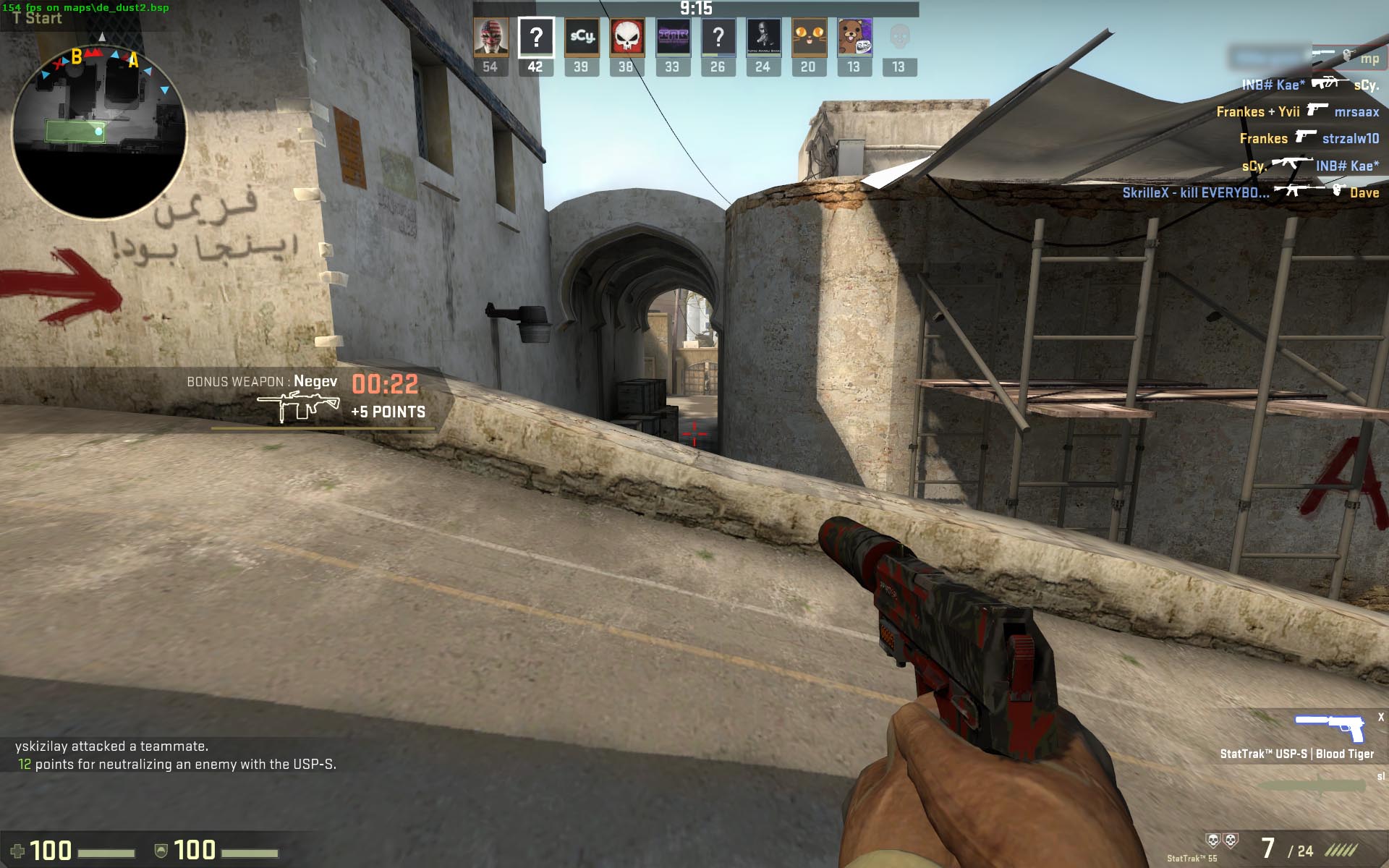Select the USP-S Blood Tiger weapon slot
Image resolution: width=1389 pixels, height=868 pixels.
pos(1329,729)
